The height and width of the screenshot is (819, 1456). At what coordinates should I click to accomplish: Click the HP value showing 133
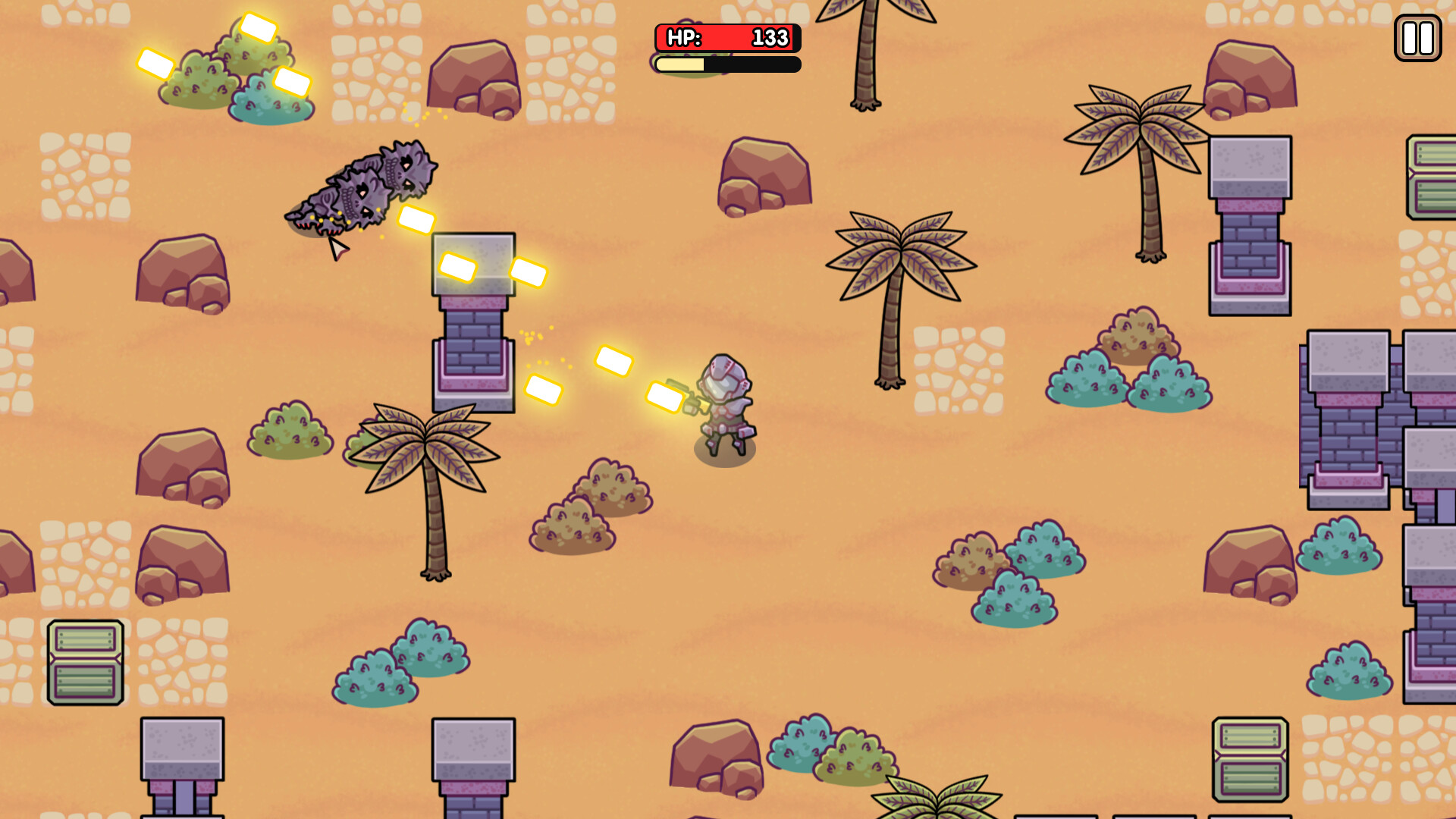pos(766,36)
